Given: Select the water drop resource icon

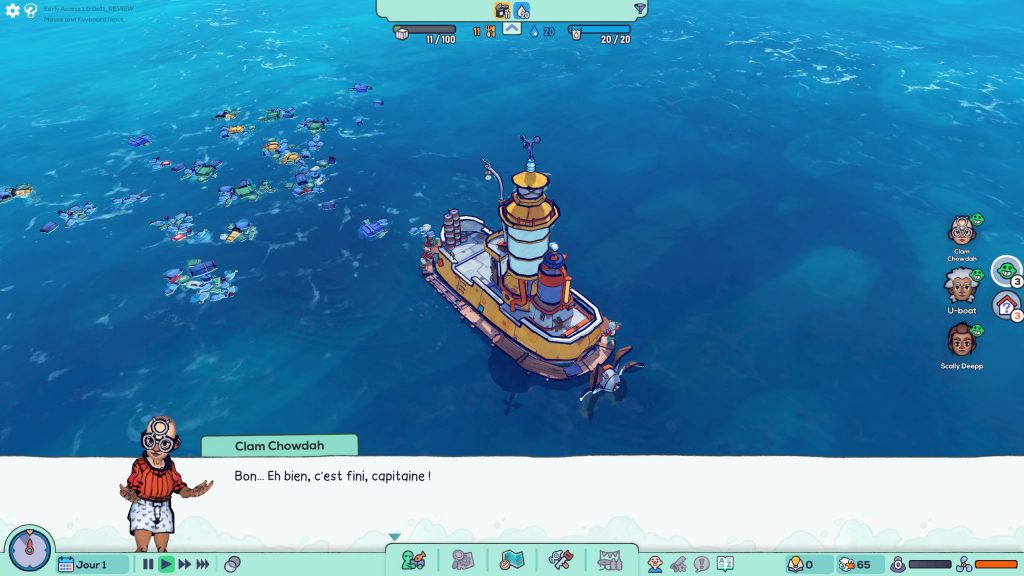Looking at the screenshot, I should (x=521, y=10).
